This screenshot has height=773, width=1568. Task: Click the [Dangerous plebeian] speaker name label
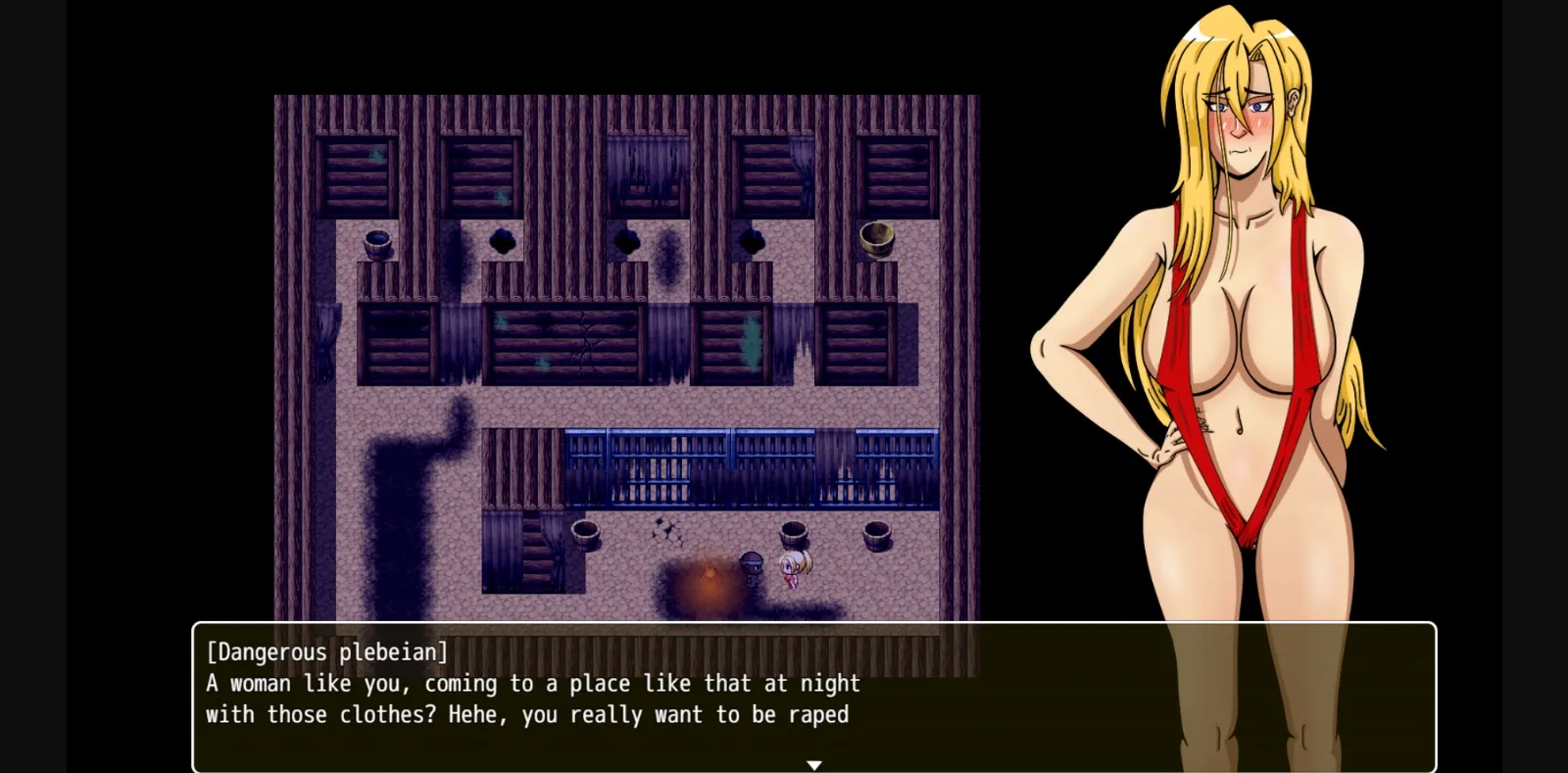[x=326, y=652]
